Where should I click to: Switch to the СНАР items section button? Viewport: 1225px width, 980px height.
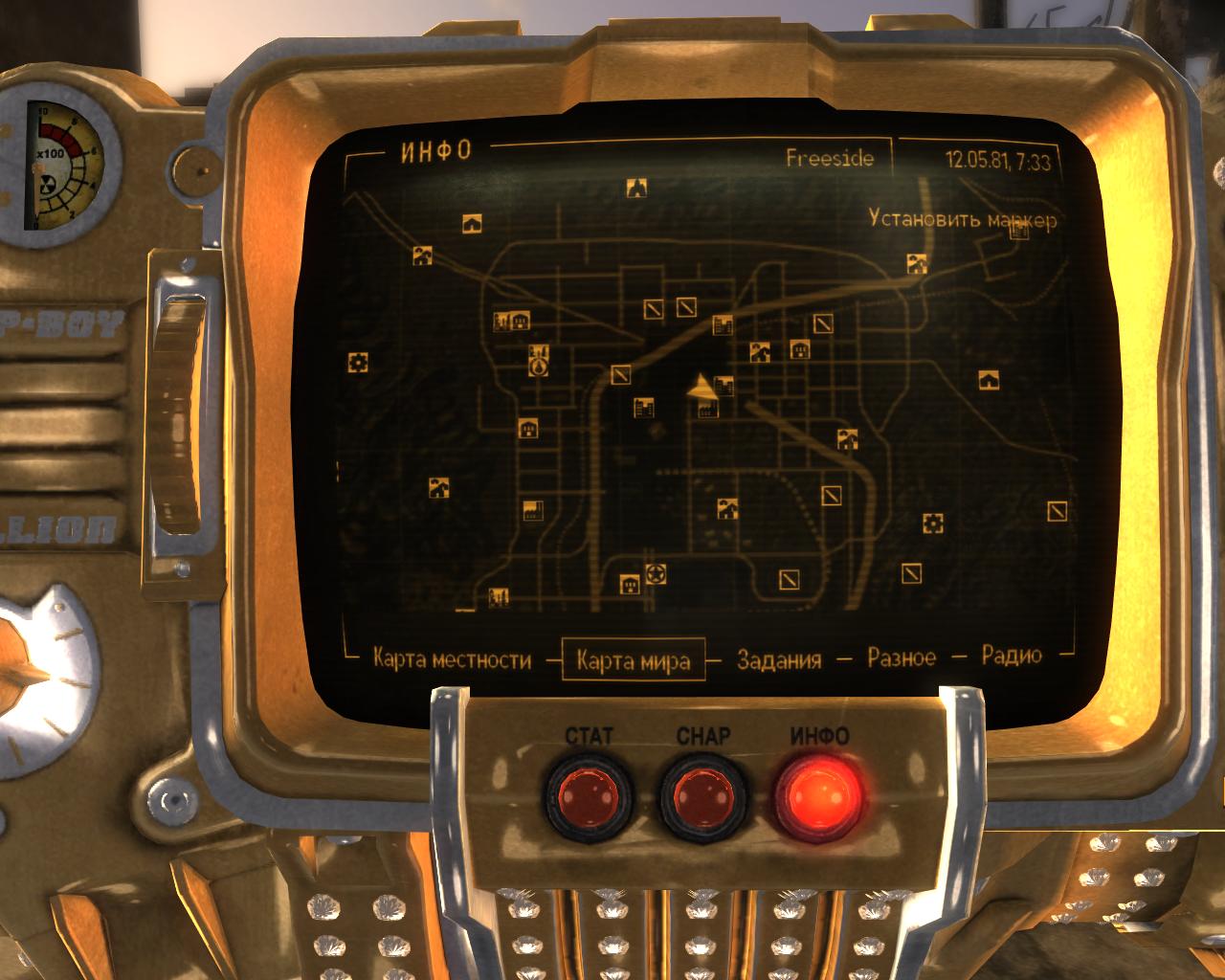click(x=703, y=794)
